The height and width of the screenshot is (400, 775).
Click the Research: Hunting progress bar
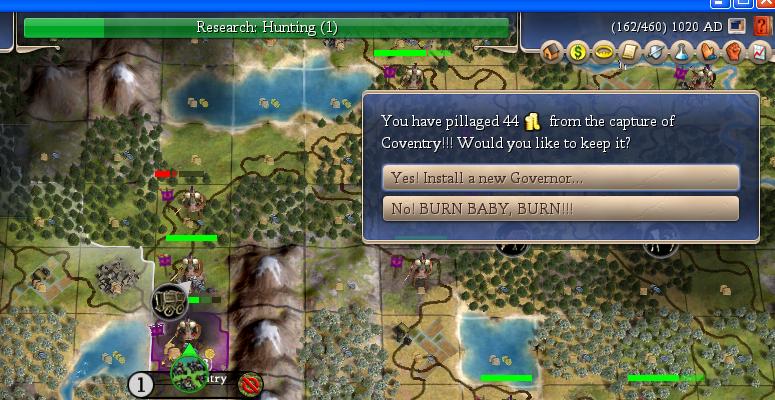(x=266, y=27)
